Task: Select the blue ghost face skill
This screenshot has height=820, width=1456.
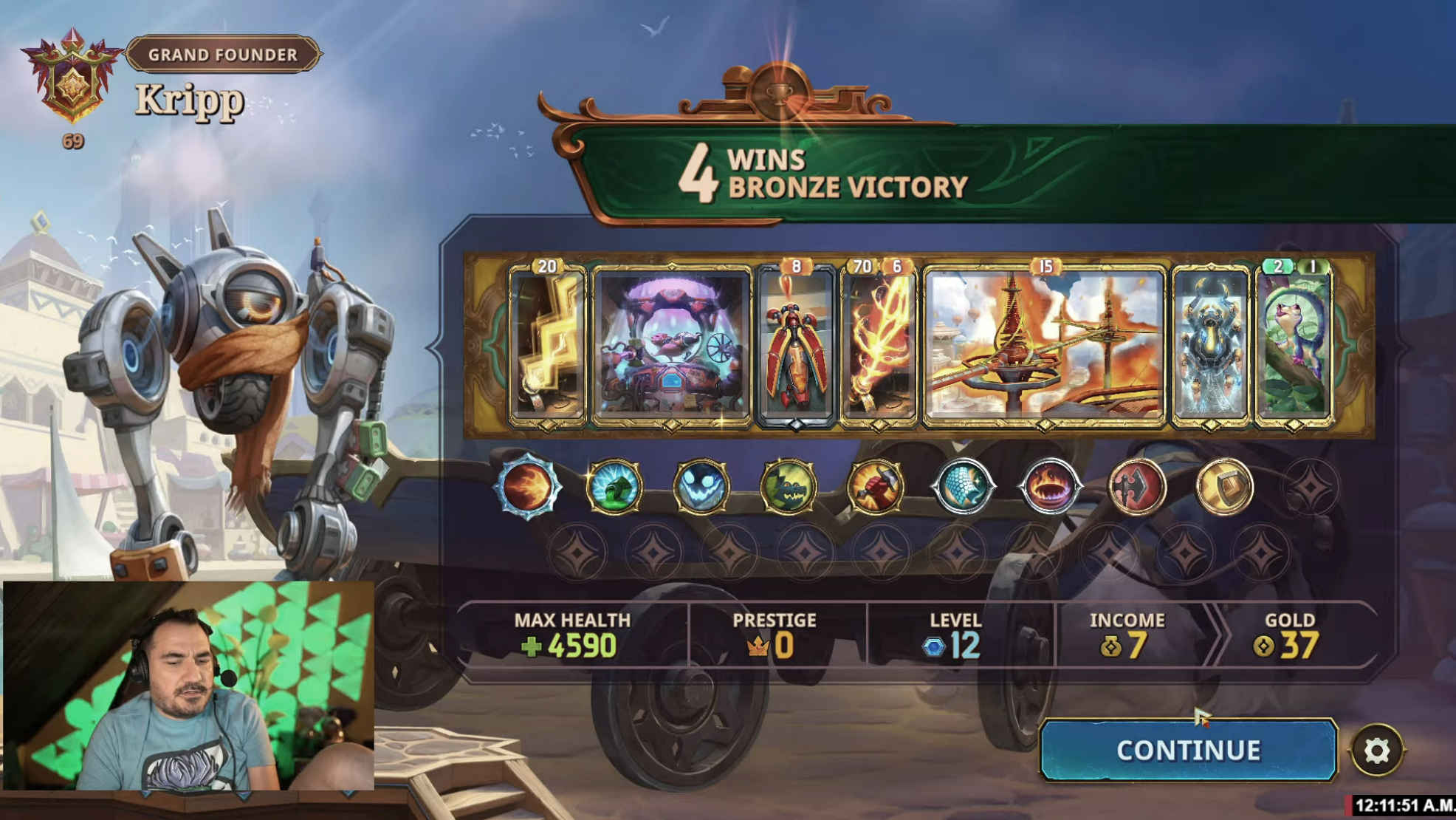Action: click(701, 487)
